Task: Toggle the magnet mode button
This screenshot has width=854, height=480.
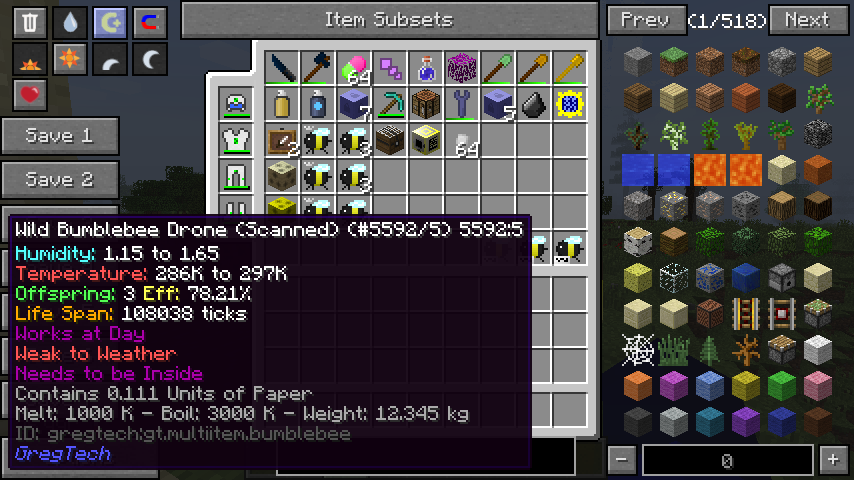Action: pos(149,23)
